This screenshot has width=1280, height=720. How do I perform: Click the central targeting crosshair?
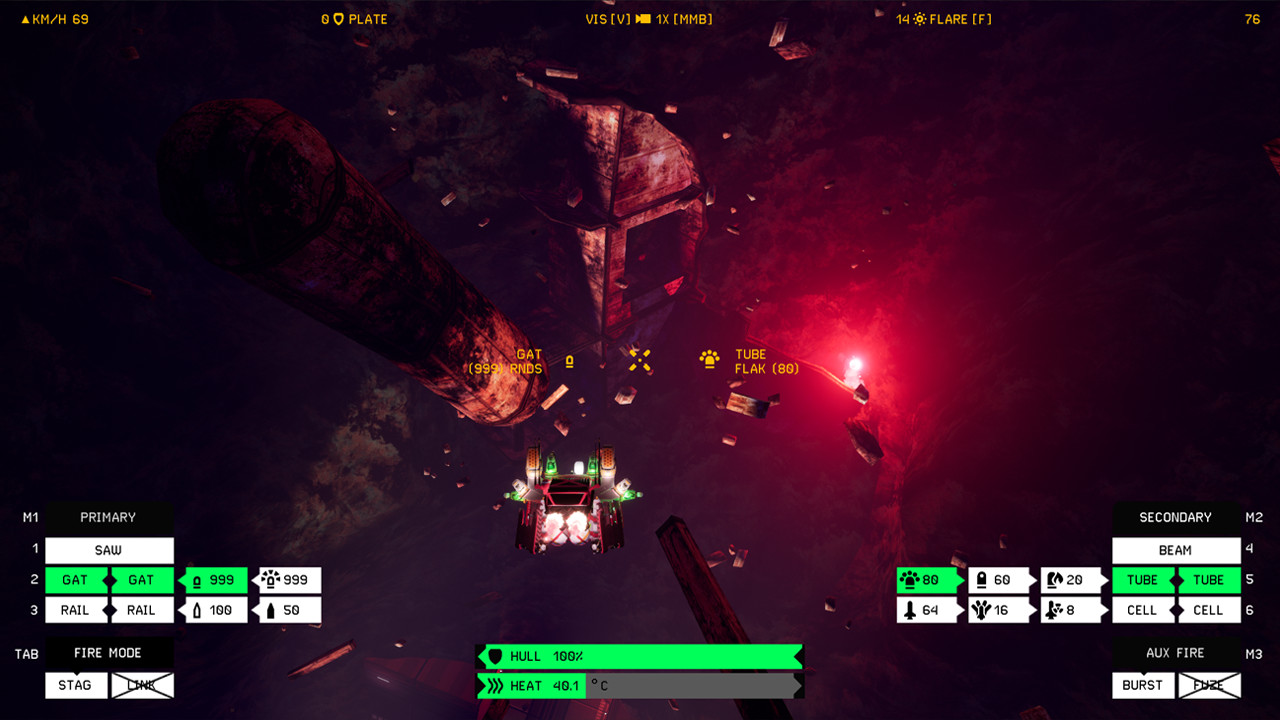640,362
